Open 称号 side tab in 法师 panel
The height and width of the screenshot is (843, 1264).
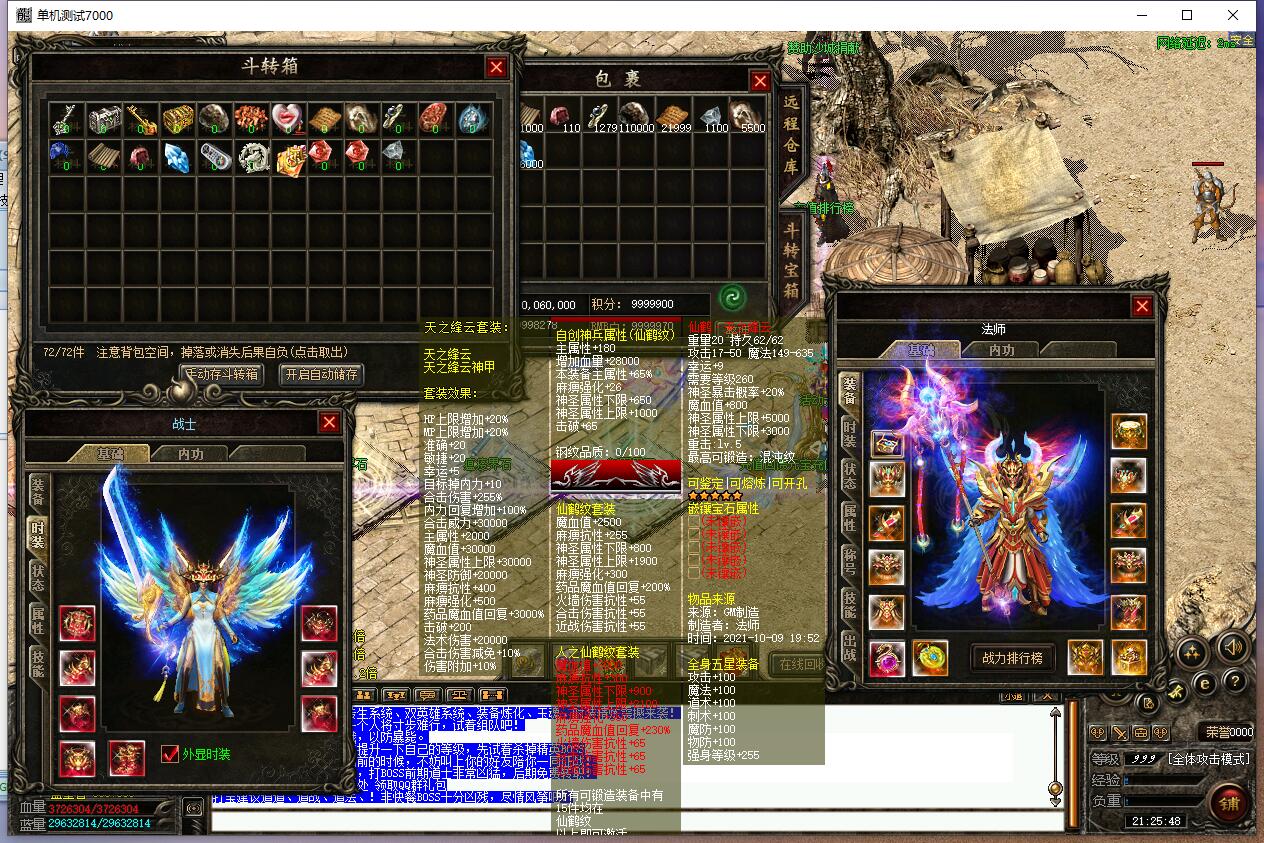[x=849, y=559]
